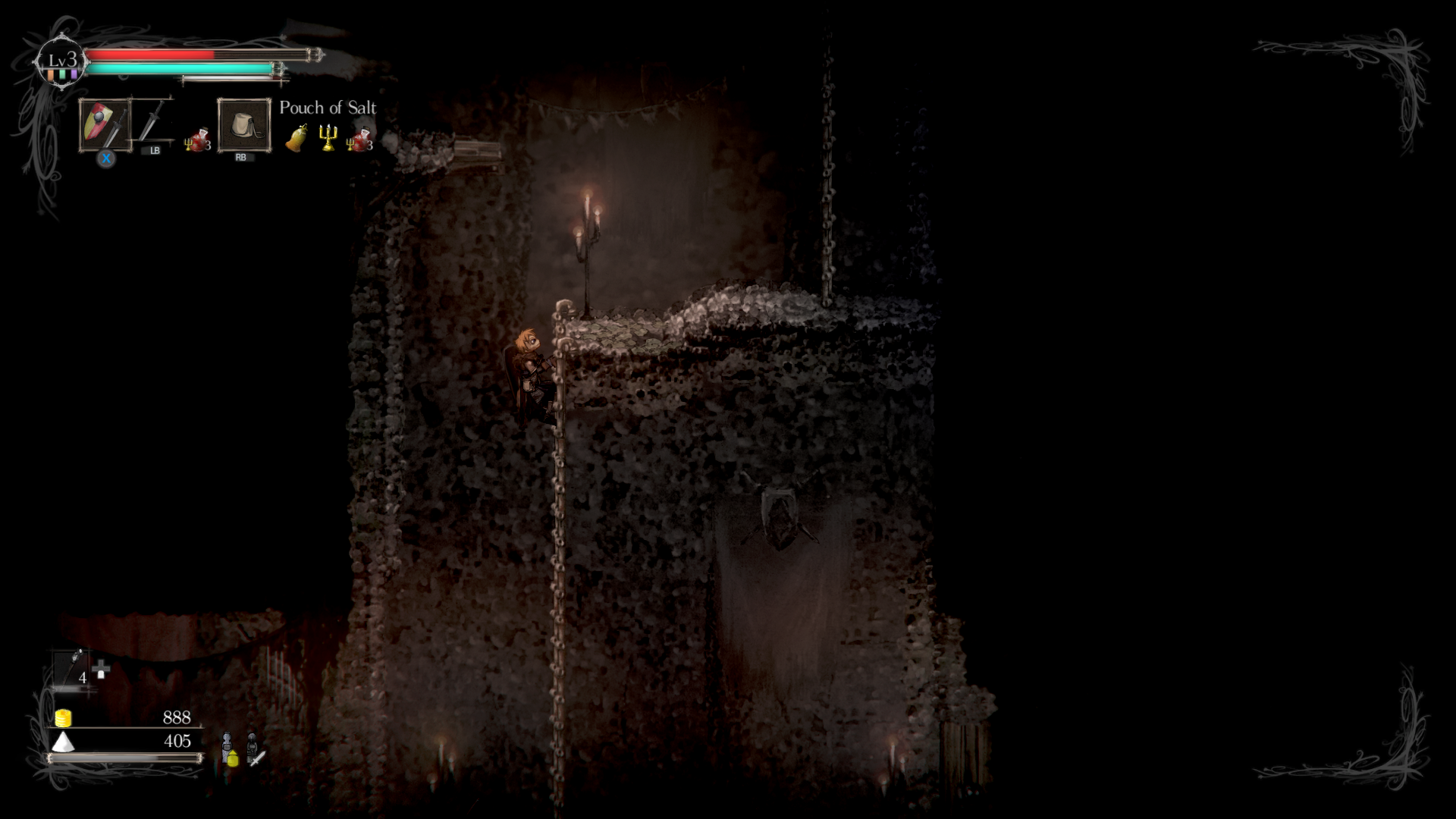The height and width of the screenshot is (819, 1456).
Task: Toggle the blue X button prompt
Action: [107, 158]
